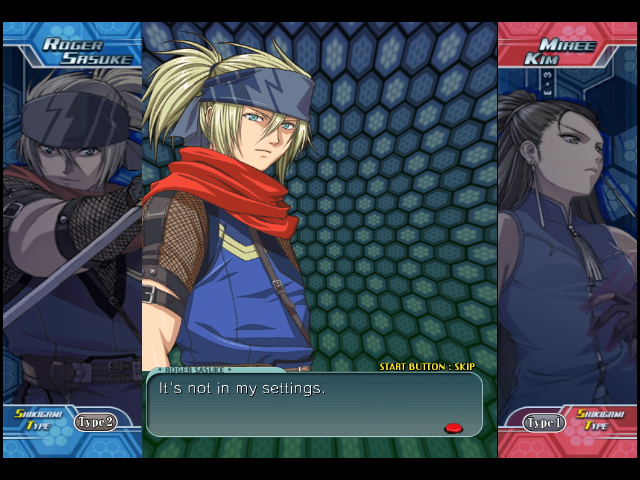Advance the dialogue box text

313,404
